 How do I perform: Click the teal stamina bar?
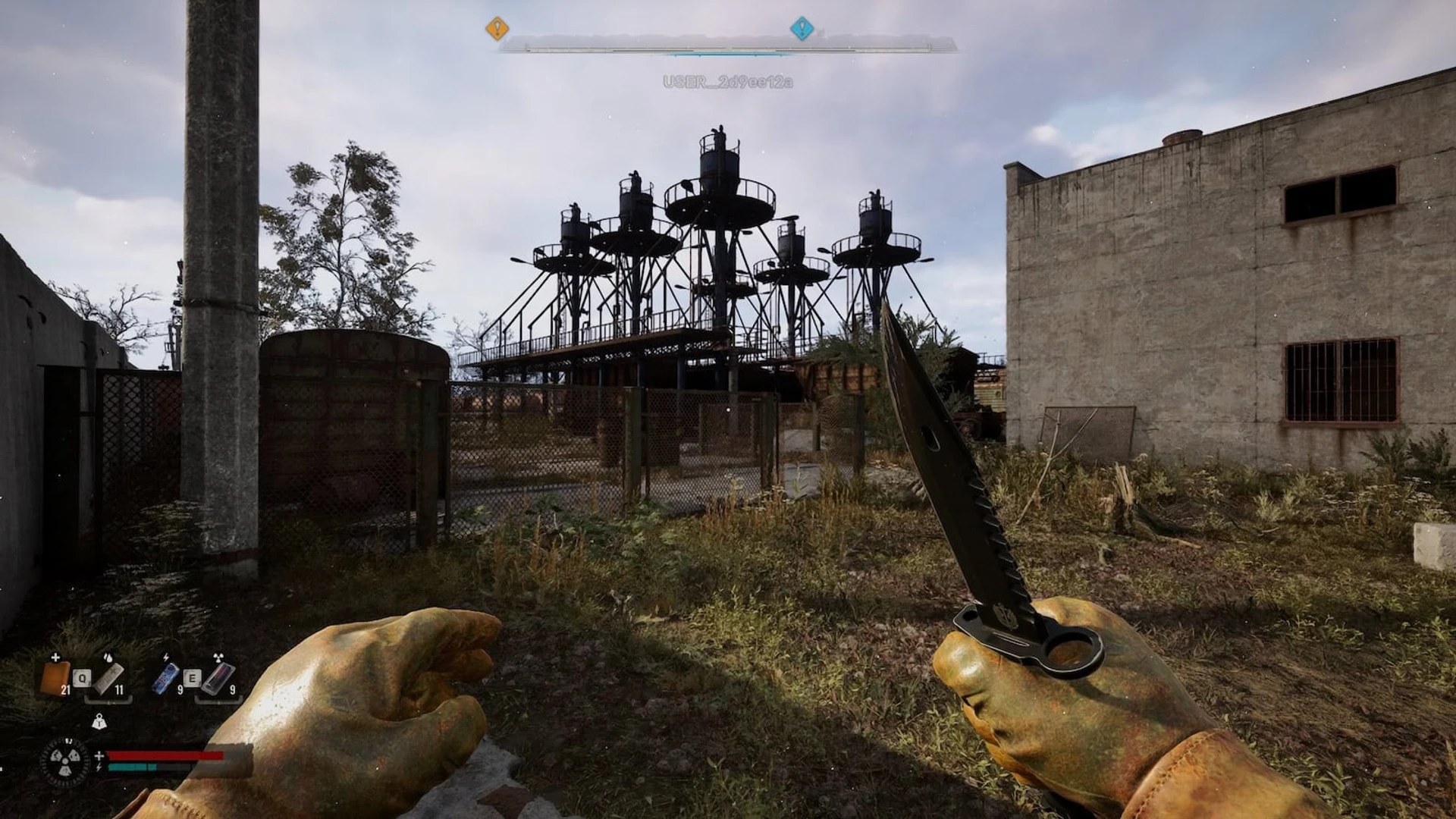(x=133, y=767)
